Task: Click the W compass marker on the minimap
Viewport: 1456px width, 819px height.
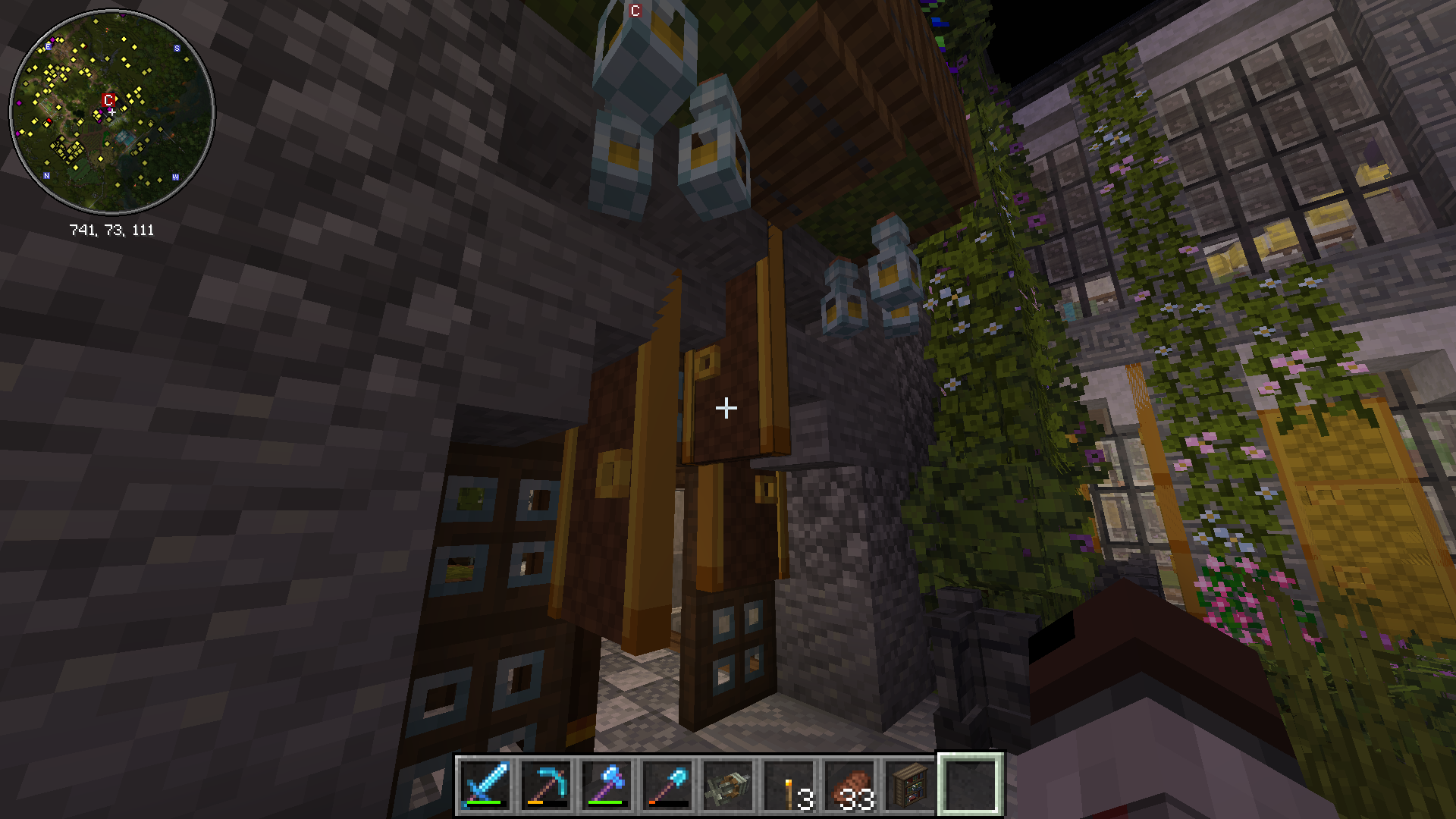Action: (x=175, y=177)
